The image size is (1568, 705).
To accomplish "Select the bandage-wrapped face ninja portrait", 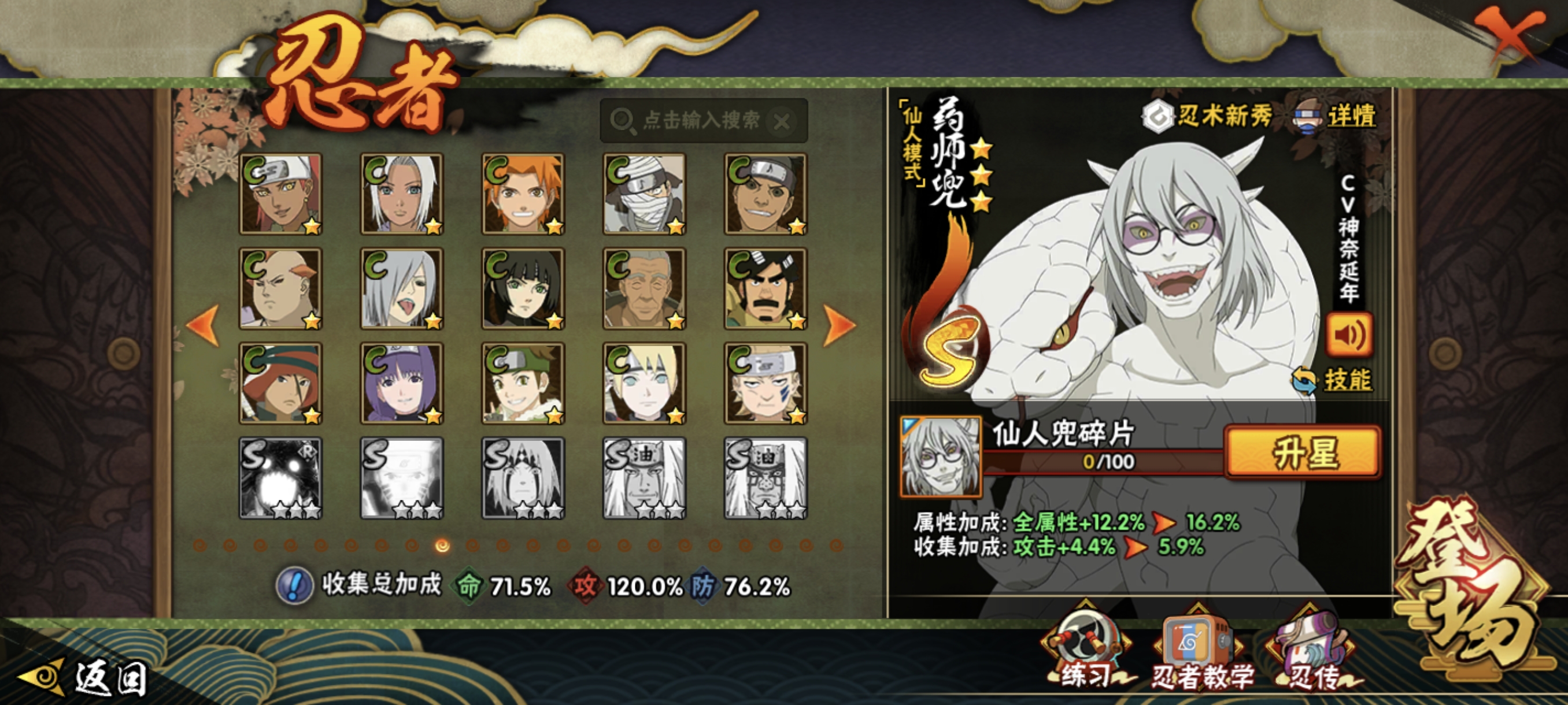I will point(644,194).
